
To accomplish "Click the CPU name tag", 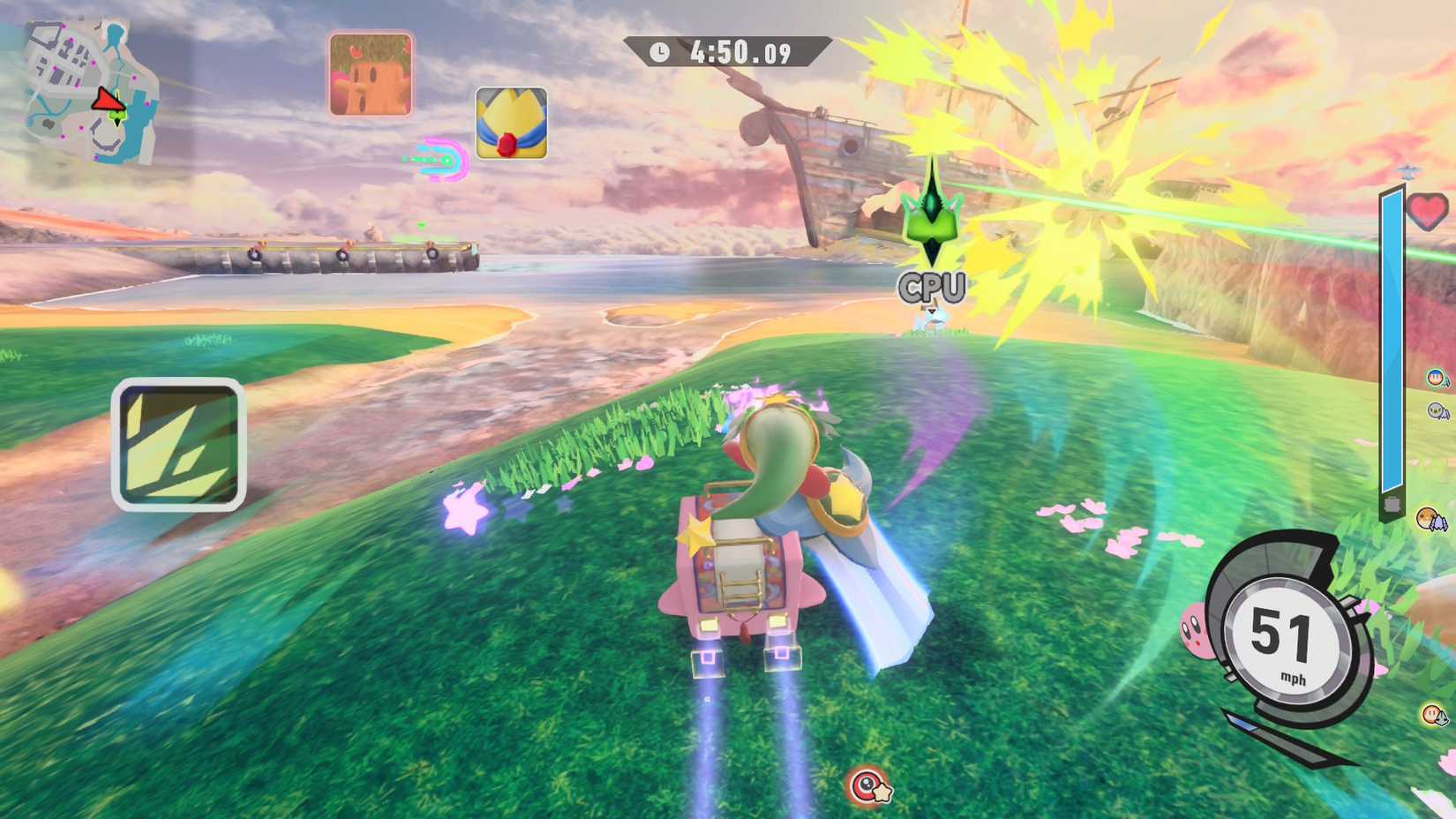I will [x=933, y=285].
